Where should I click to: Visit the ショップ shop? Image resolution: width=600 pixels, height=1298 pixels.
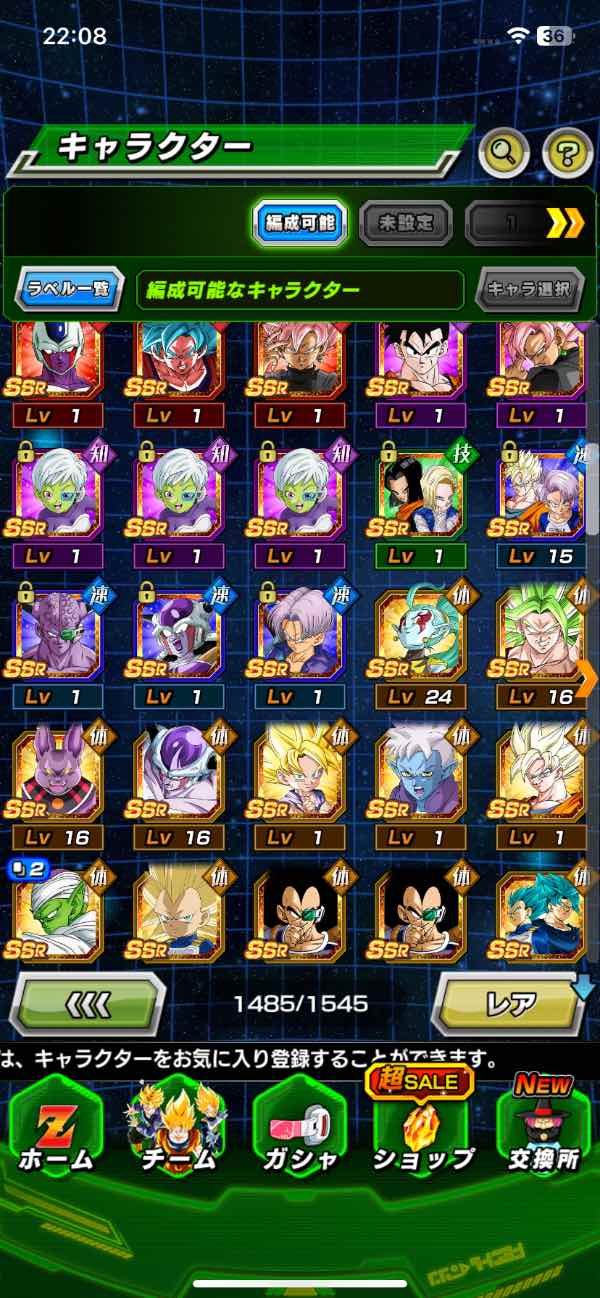(x=421, y=1130)
